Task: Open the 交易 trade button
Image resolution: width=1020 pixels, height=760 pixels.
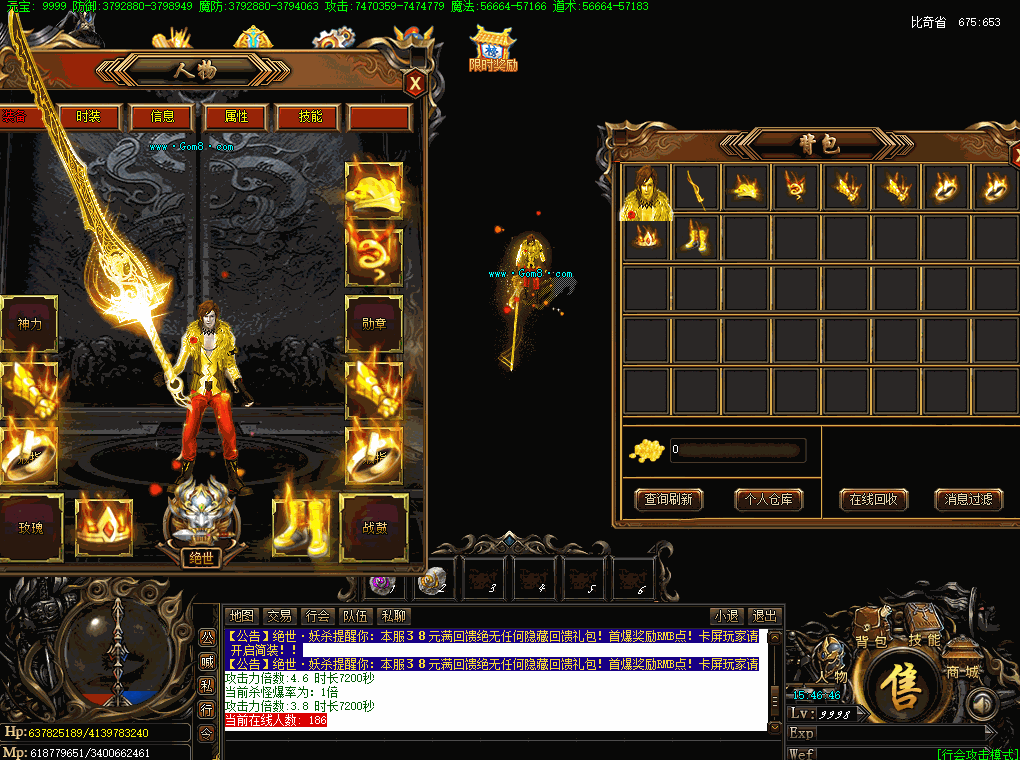Action: [x=280, y=616]
